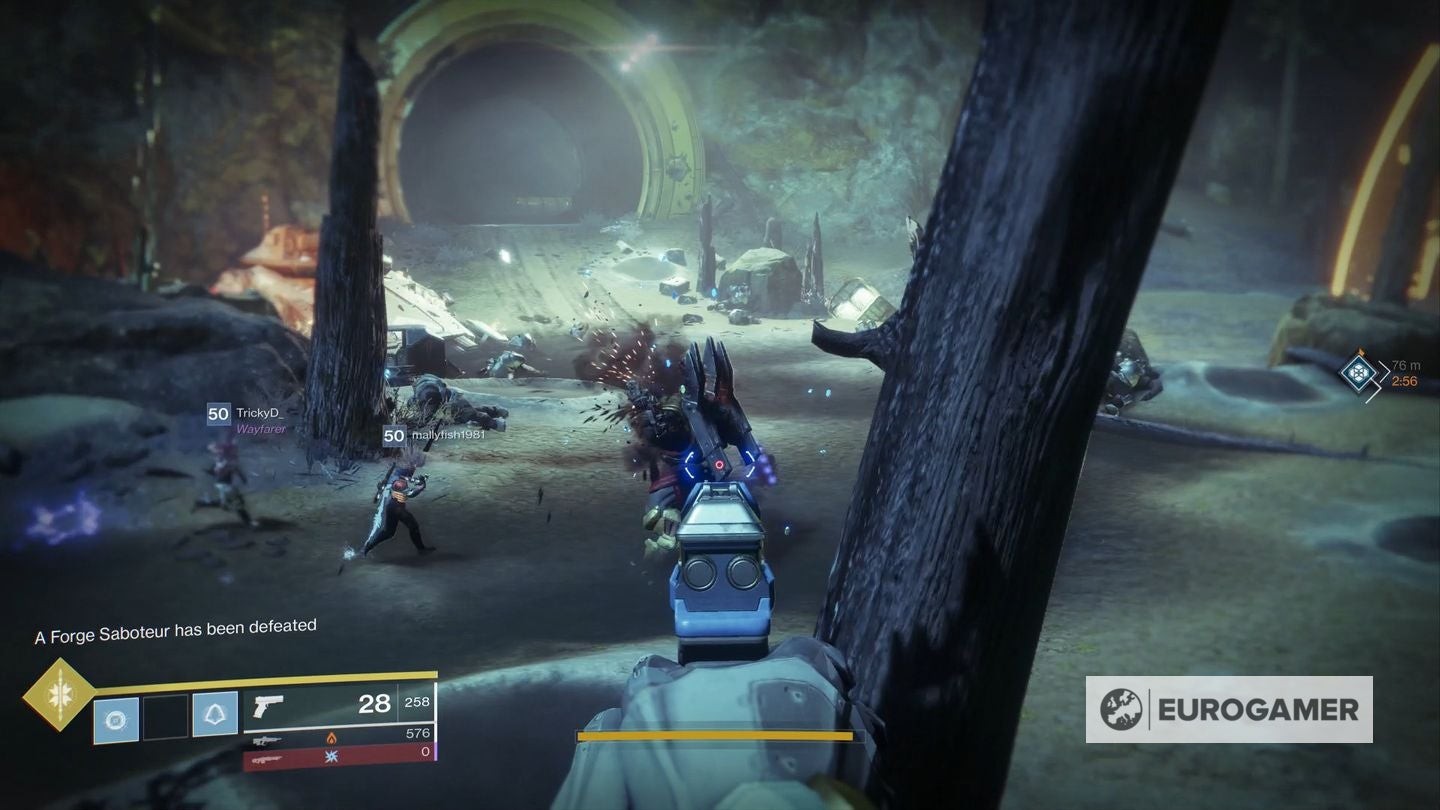Toggle the empty melee ability slot
The image size is (1440, 810).
pyautogui.click(x=164, y=715)
